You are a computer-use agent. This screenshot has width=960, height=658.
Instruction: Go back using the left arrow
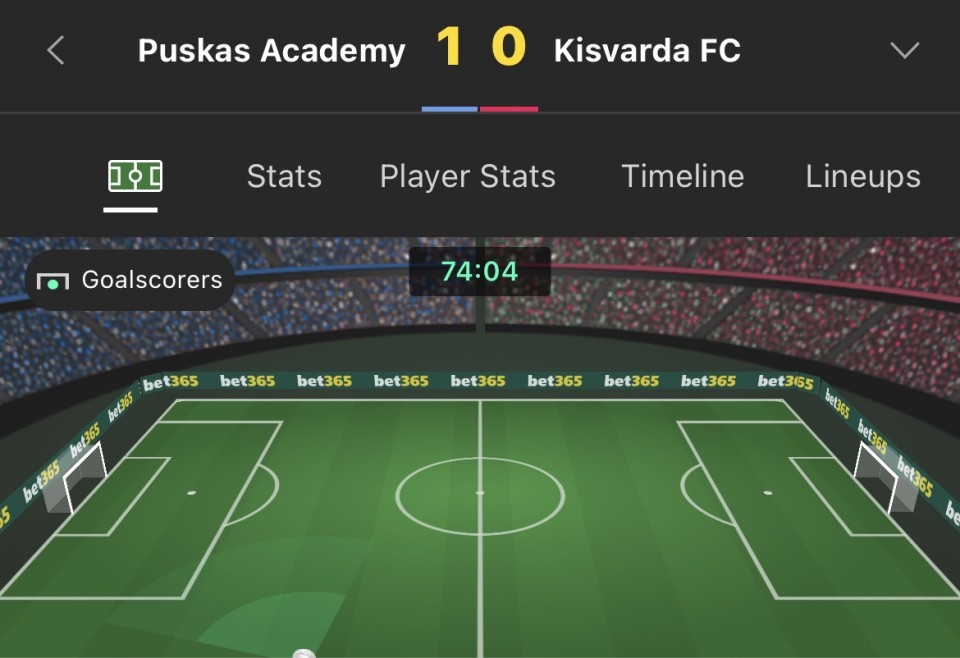(x=56, y=50)
